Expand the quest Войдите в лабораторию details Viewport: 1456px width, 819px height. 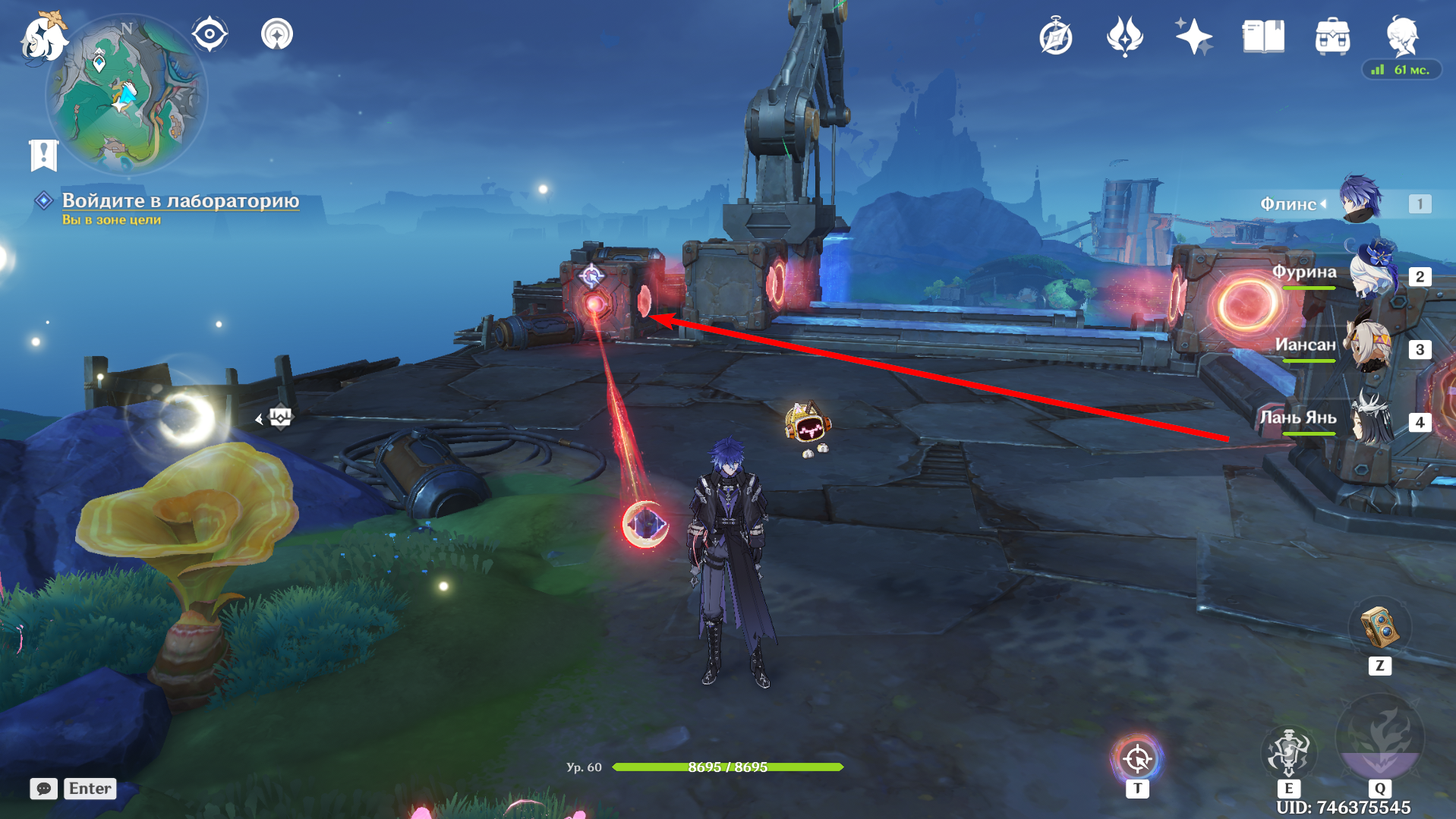click(180, 200)
